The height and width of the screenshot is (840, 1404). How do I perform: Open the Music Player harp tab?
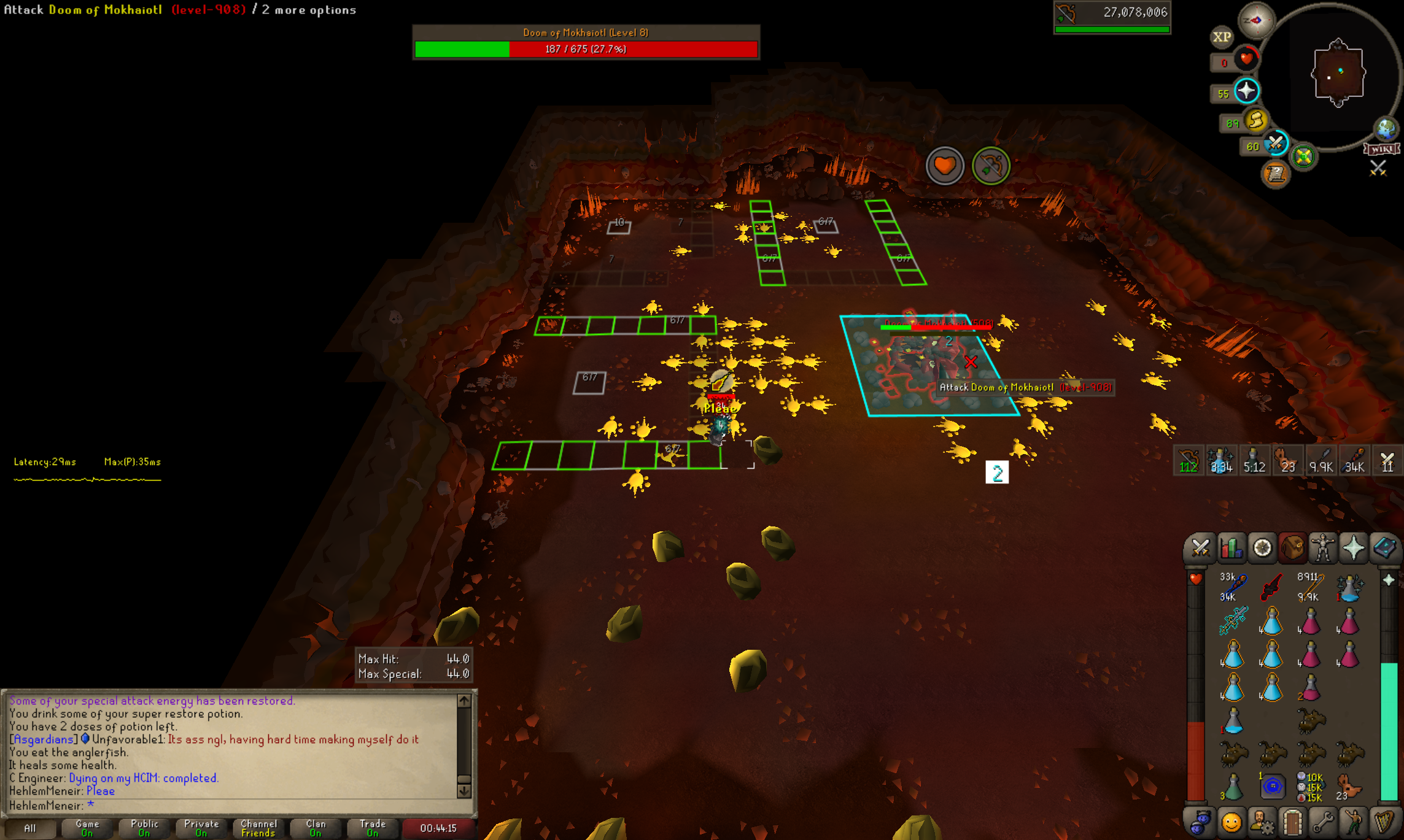point(1384,822)
